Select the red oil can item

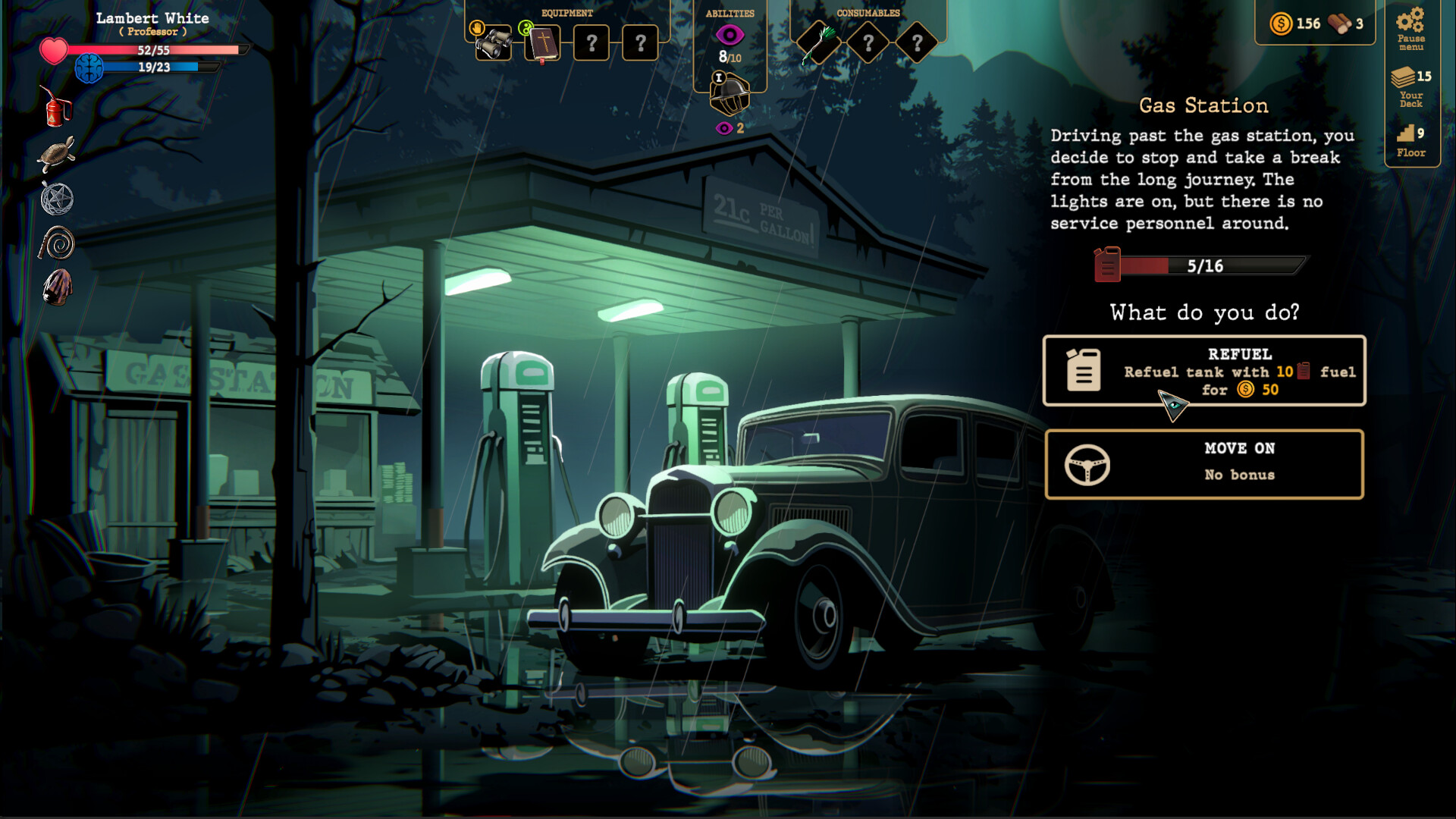[x=55, y=106]
